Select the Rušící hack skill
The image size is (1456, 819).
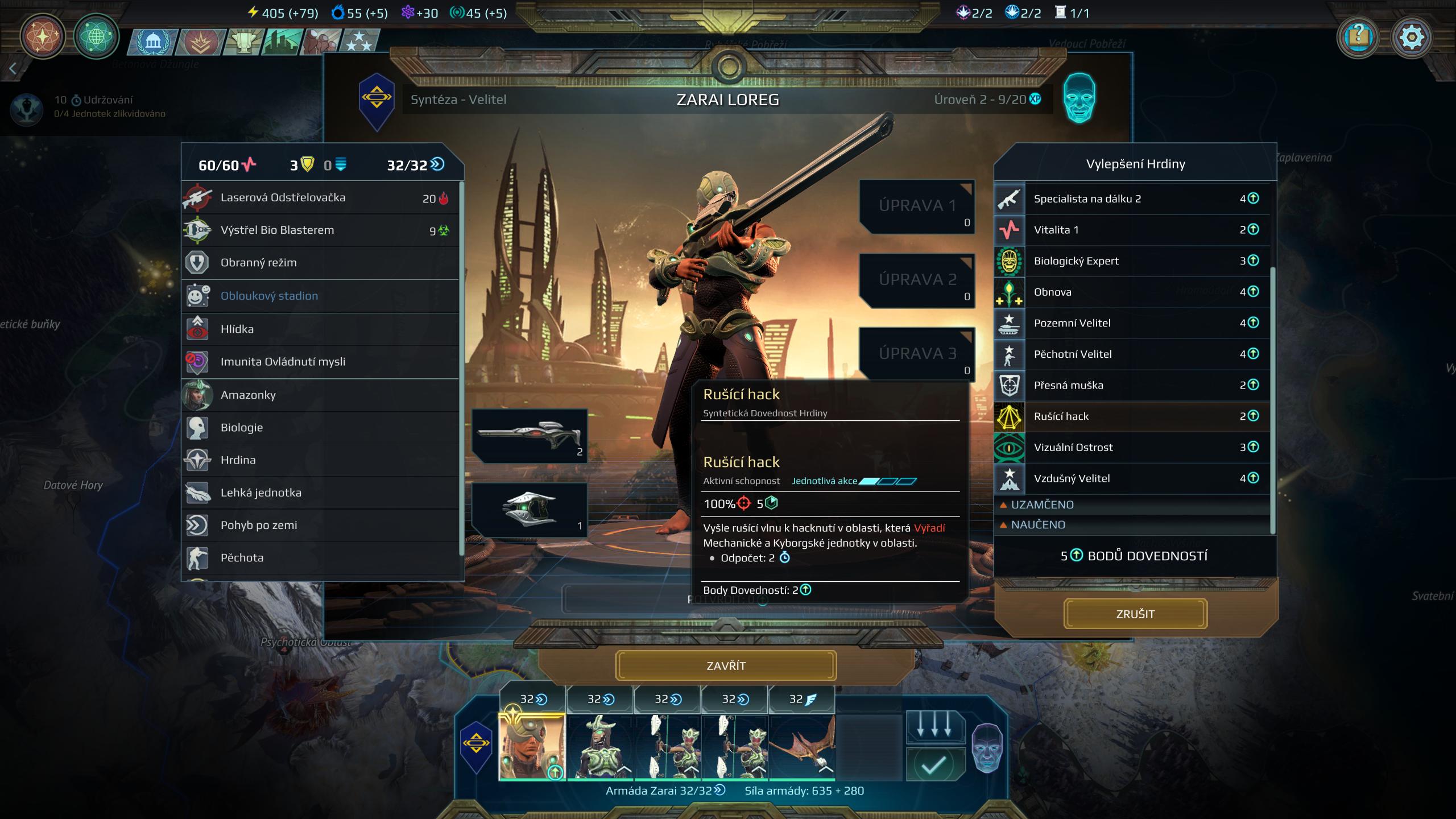pos(1132,416)
